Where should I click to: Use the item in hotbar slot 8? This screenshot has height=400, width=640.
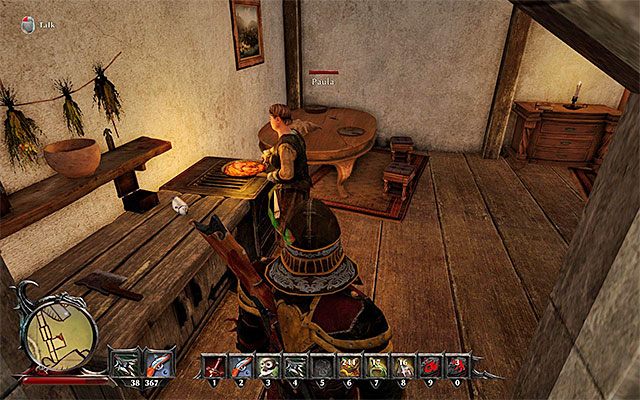402,366
